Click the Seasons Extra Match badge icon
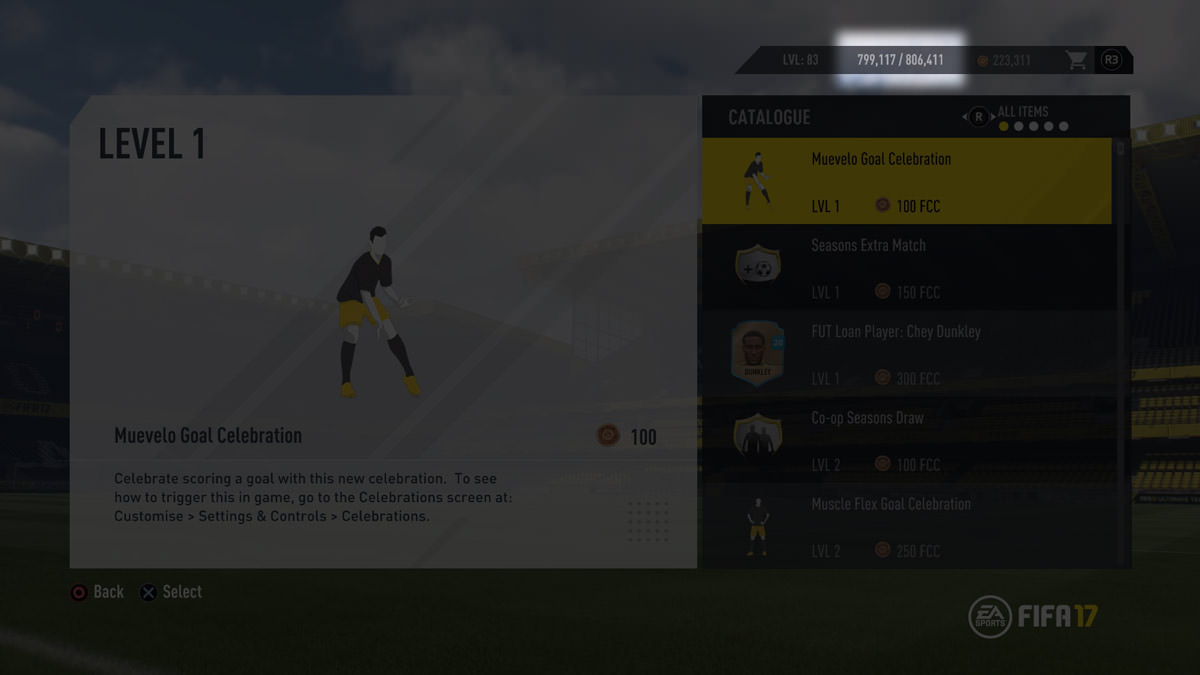The width and height of the screenshot is (1200, 675). pyautogui.click(x=758, y=268)
